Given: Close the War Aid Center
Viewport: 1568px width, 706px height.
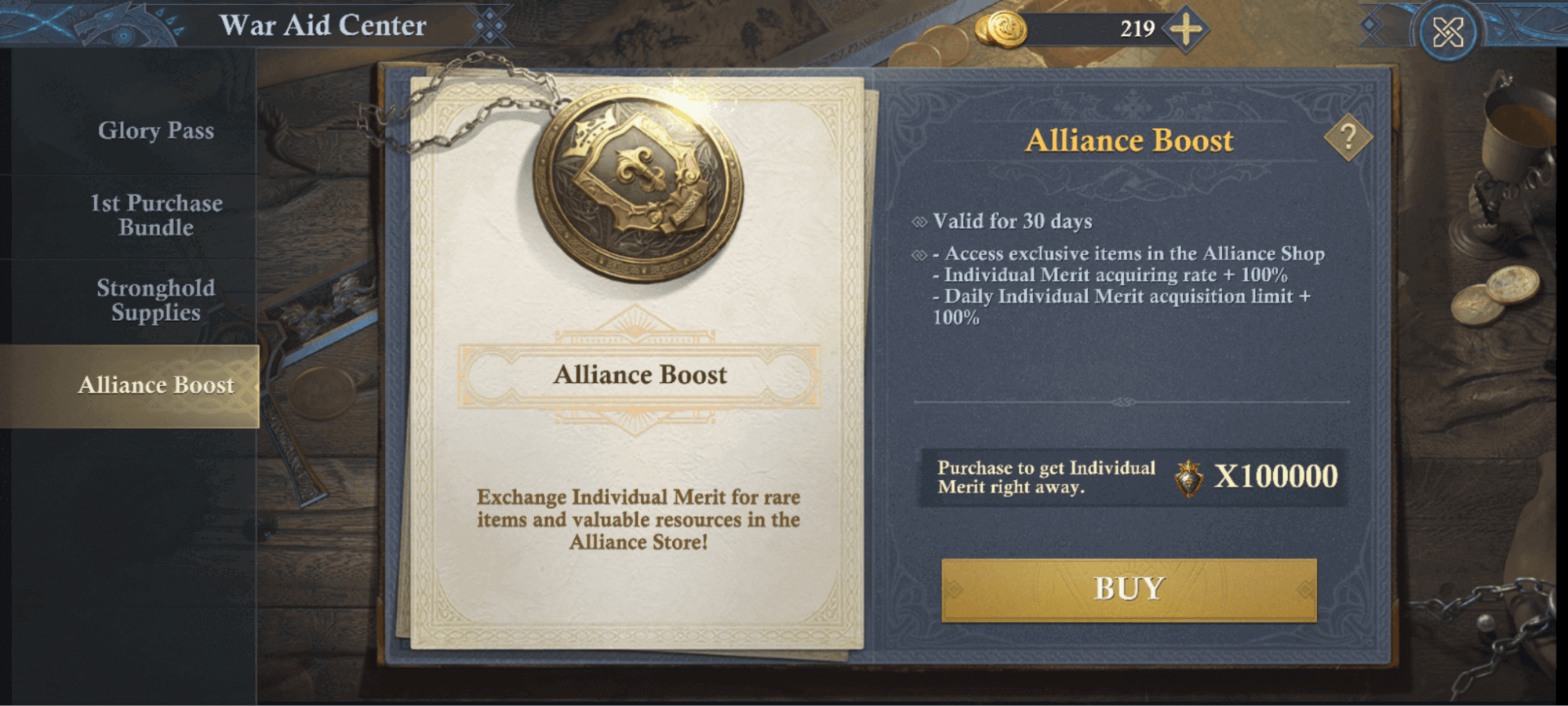Looking at the screenshot, I should click(1447, 32).
